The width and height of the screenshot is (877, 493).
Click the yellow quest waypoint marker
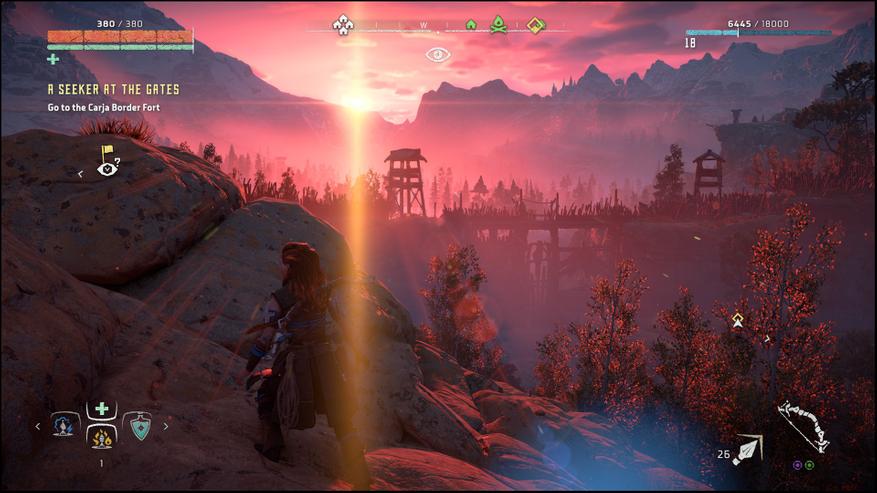pos(738,320)
